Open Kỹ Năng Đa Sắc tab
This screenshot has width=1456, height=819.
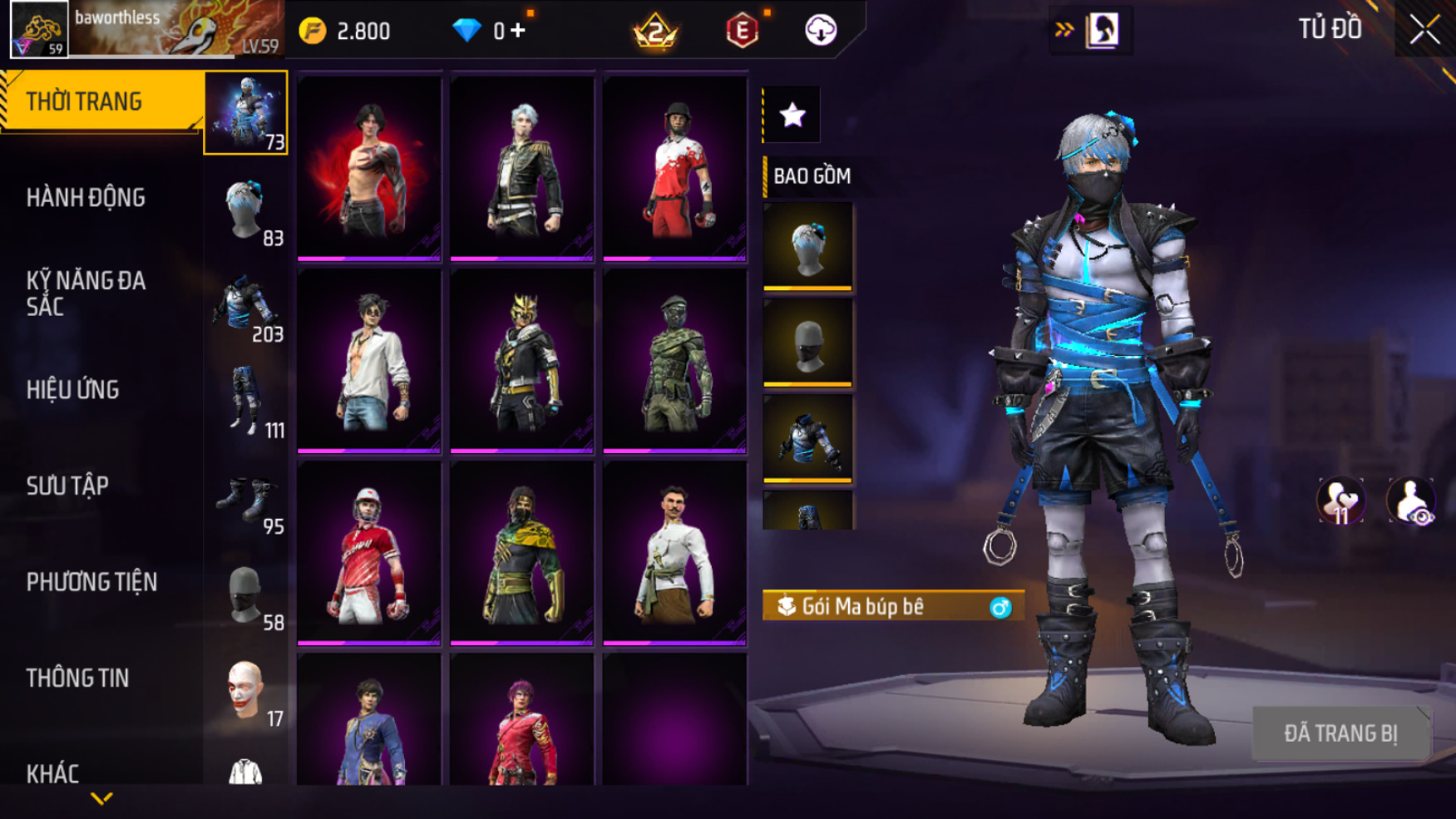86,294
